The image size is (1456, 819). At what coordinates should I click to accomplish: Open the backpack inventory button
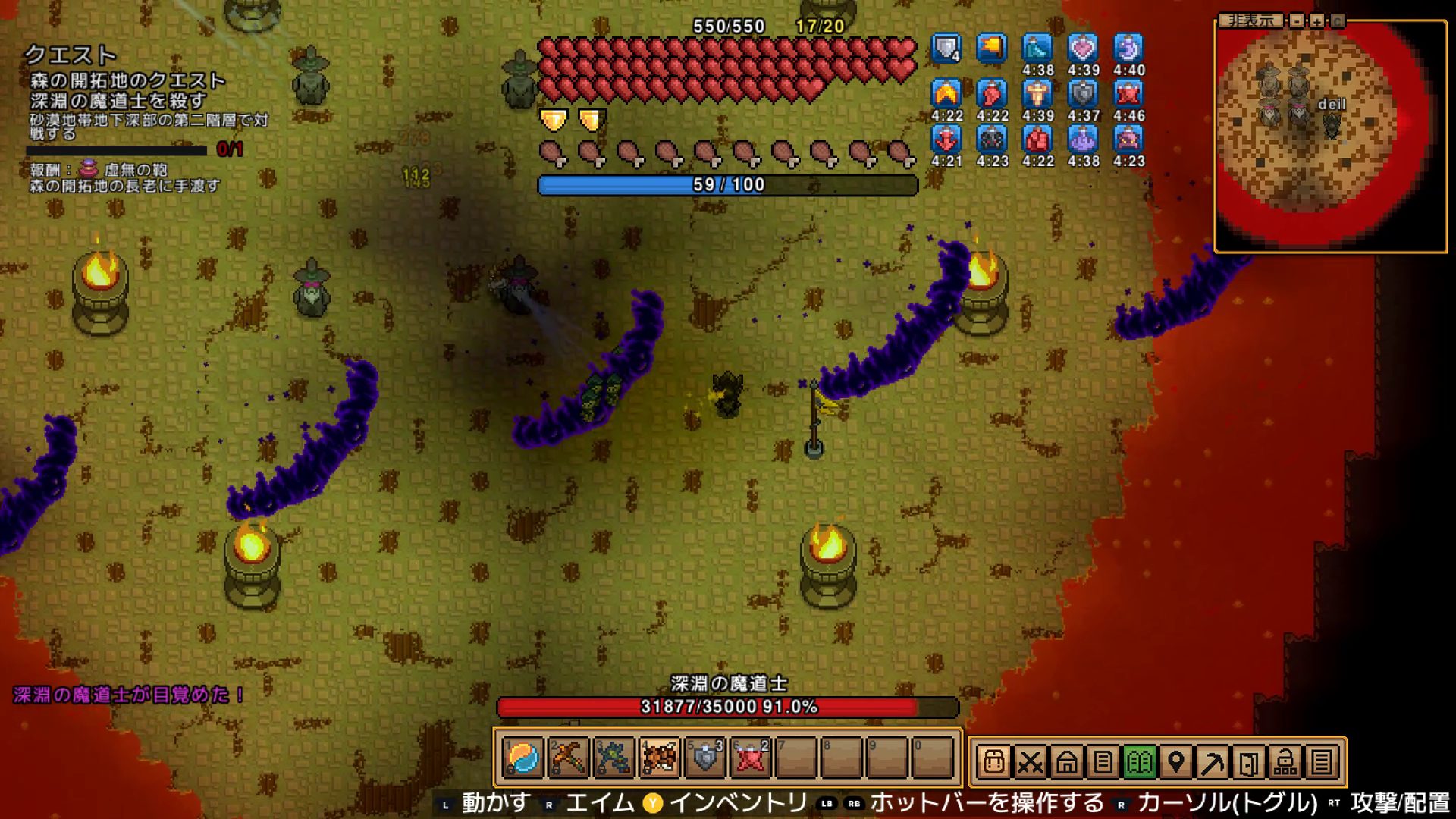[994, 762]
